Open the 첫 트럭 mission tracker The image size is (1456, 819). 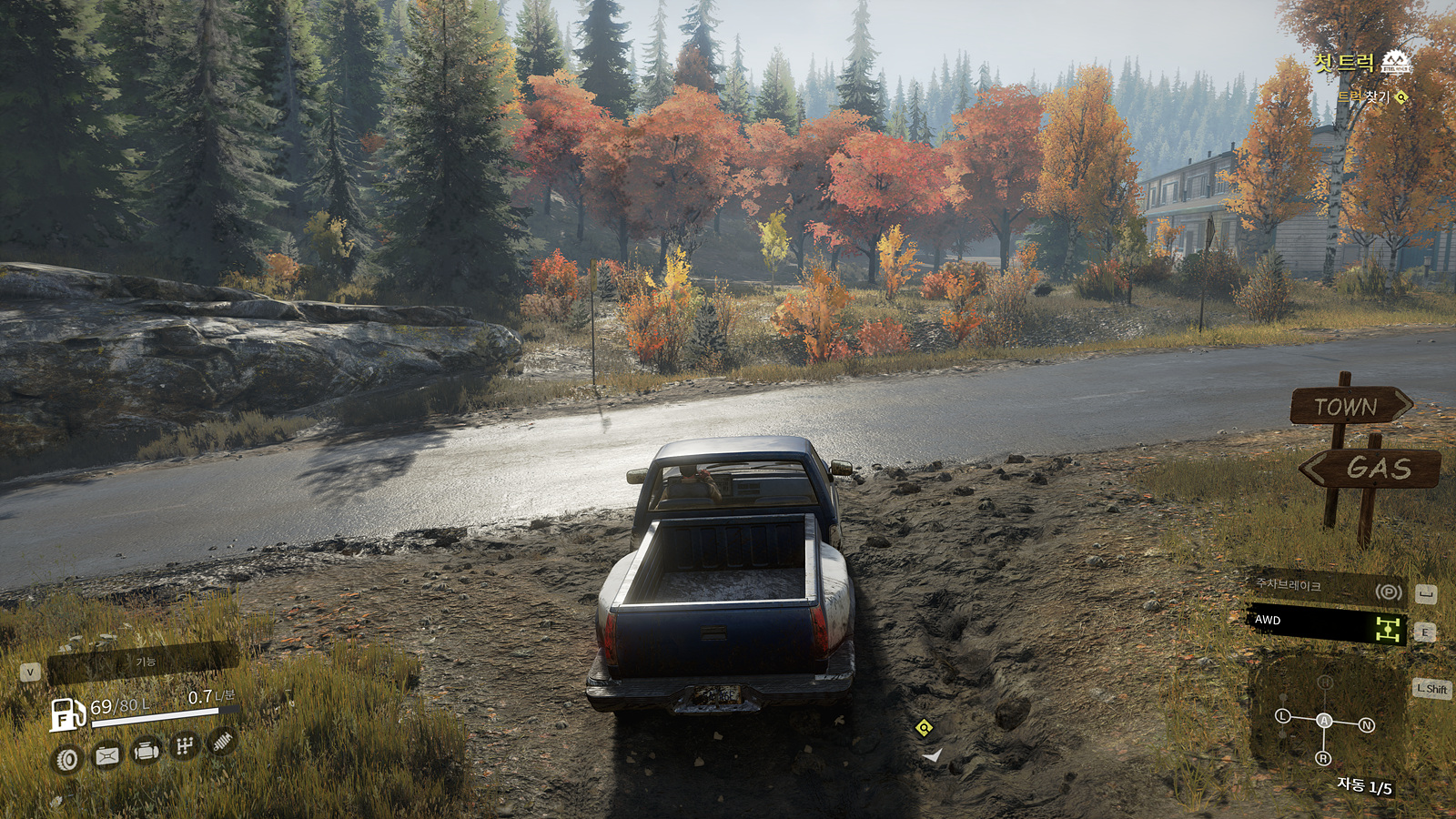click(x=1345, y=63)
